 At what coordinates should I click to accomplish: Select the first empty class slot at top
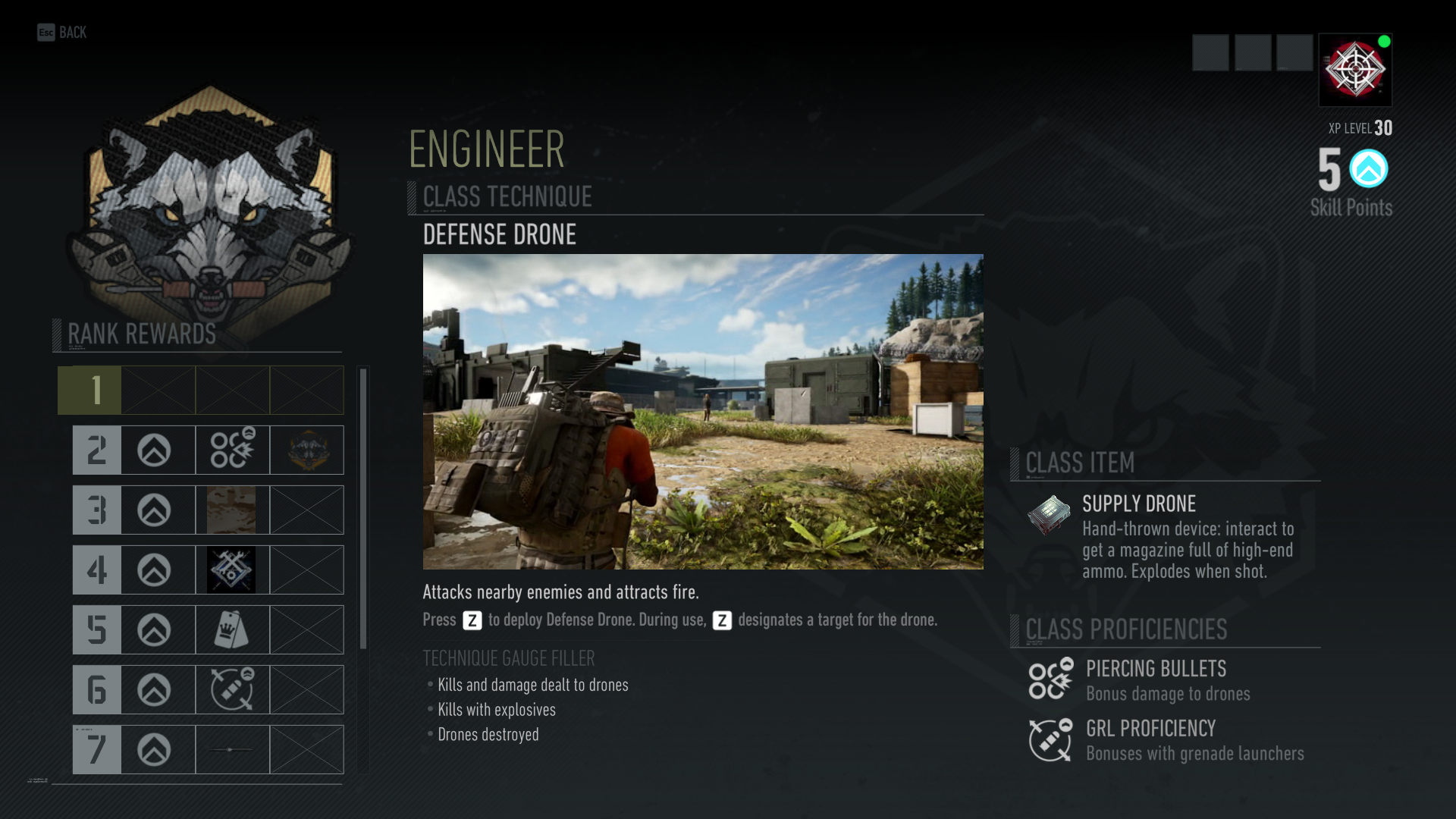pos(1211,52)
